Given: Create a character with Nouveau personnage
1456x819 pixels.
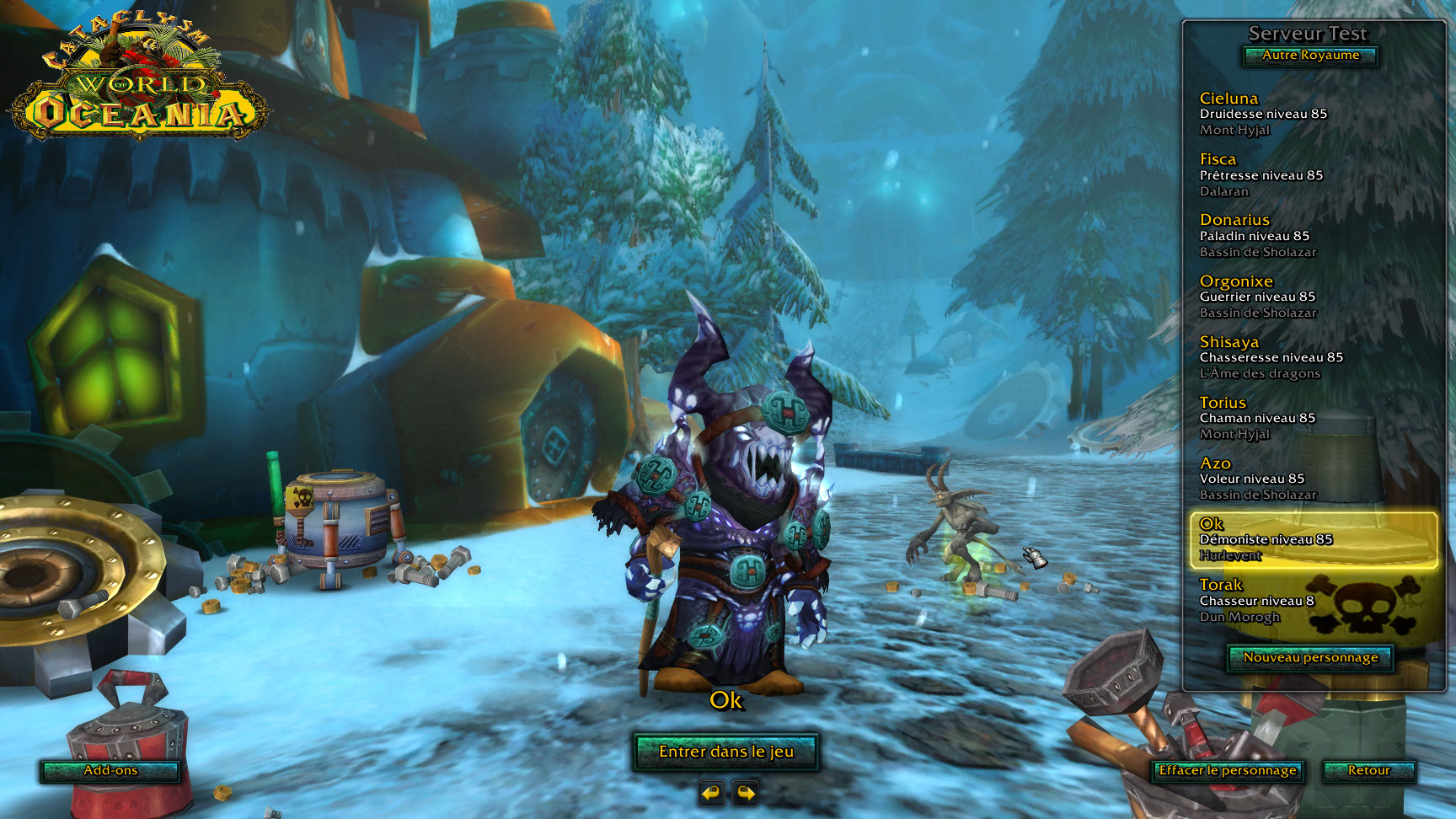Looking at the screenshot, I should pyautogui.click(x=1310, y=658).
